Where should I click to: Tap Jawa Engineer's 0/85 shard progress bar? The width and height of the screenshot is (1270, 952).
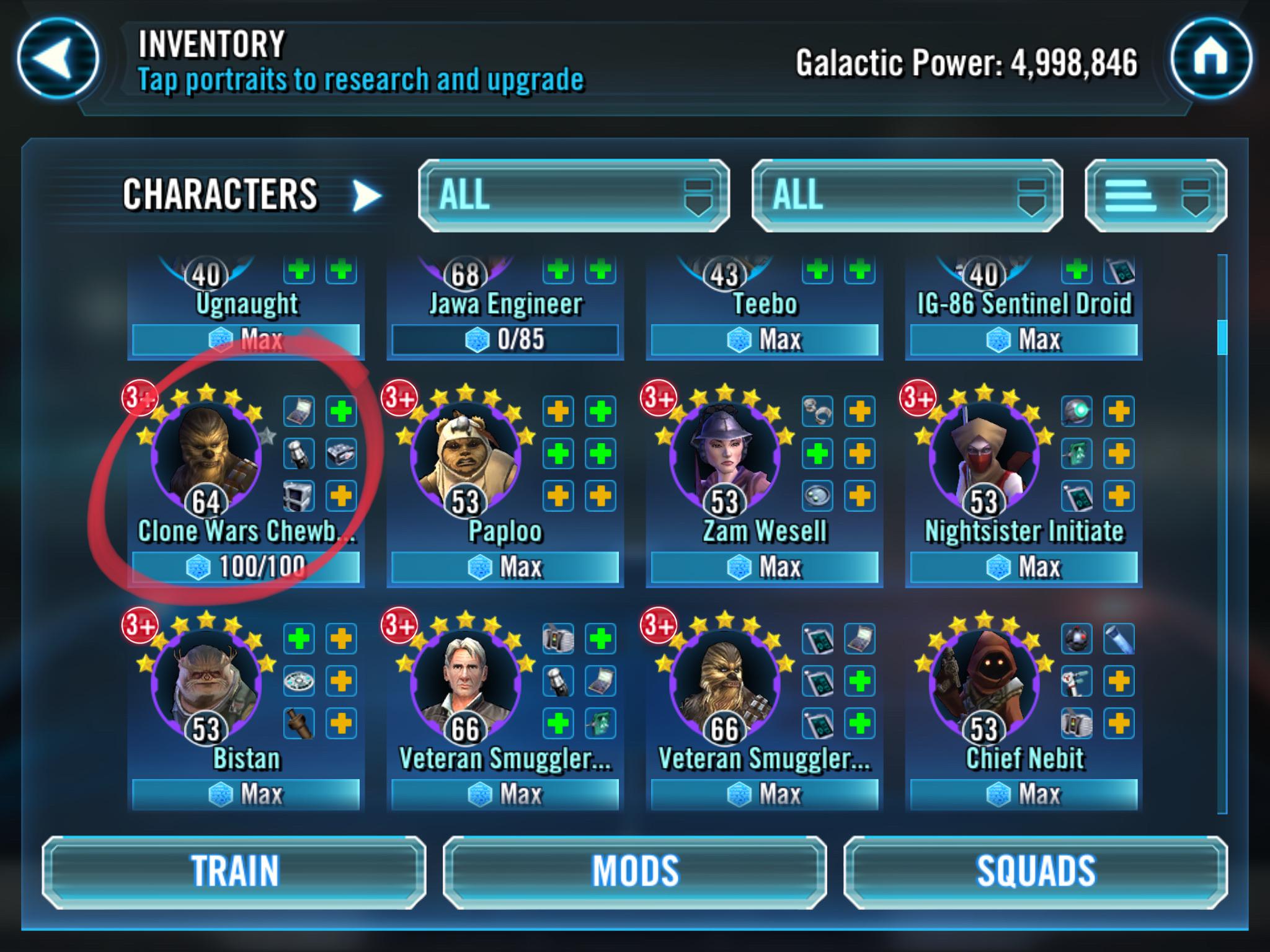coord(506,338)
